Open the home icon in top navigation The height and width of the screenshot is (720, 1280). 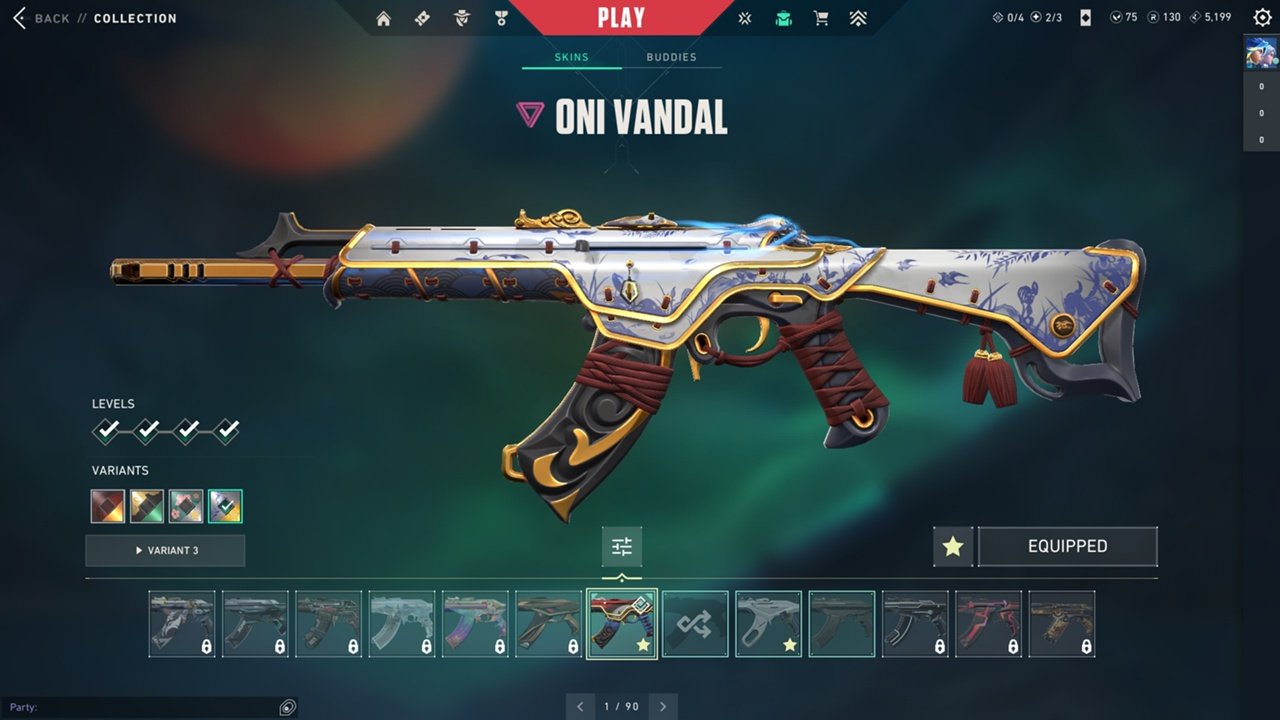[383, 18]
